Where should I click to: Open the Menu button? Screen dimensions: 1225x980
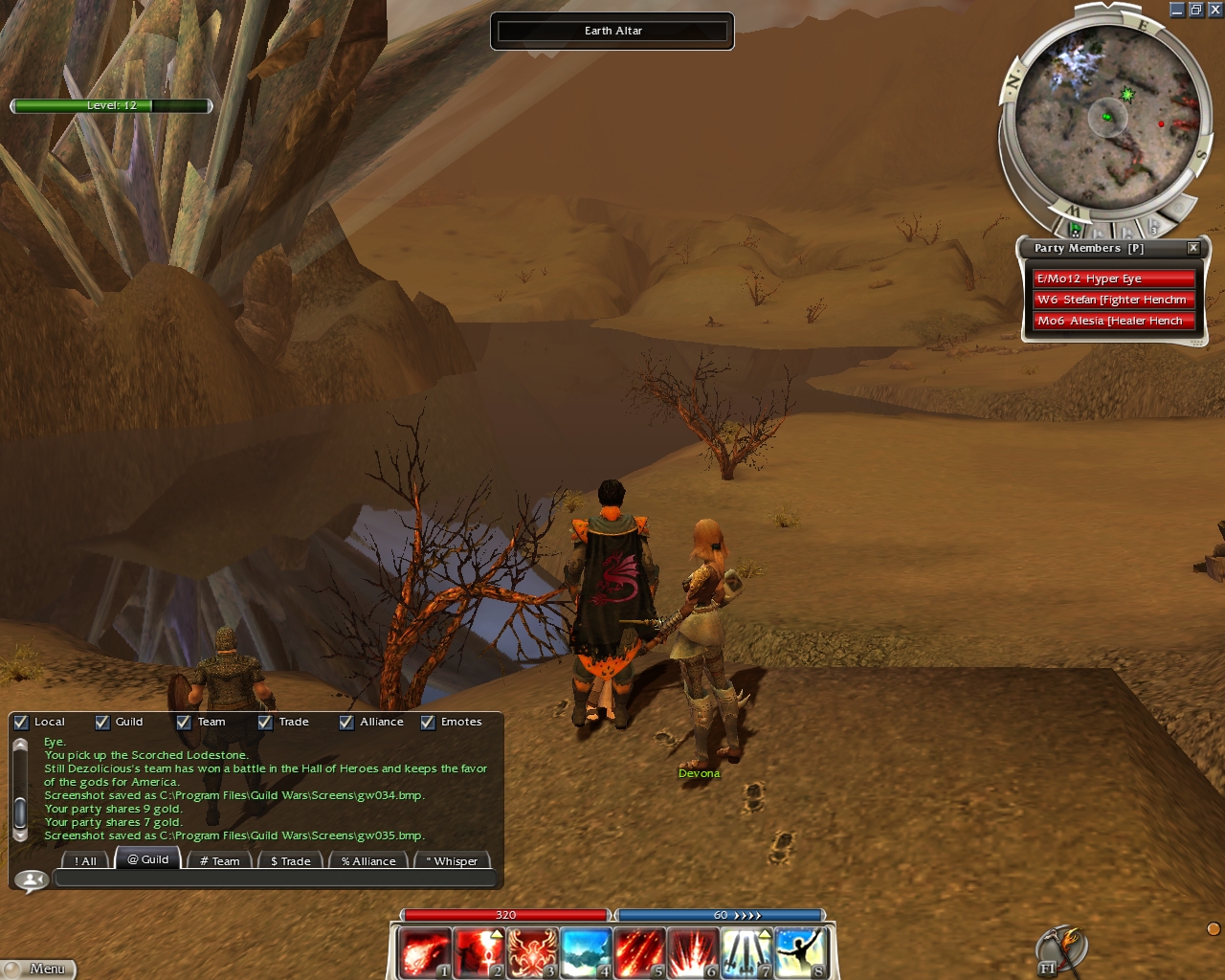pos(39,969)
